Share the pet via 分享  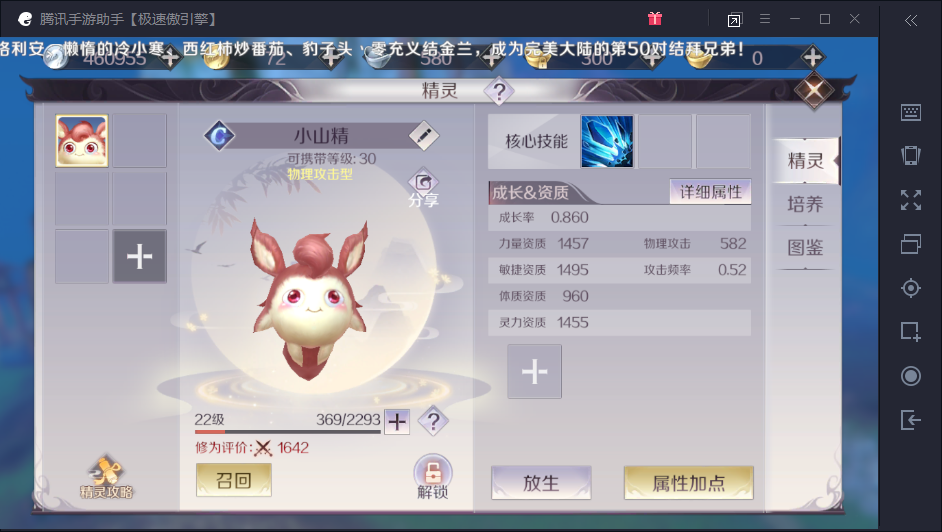[x=424, y=188]
